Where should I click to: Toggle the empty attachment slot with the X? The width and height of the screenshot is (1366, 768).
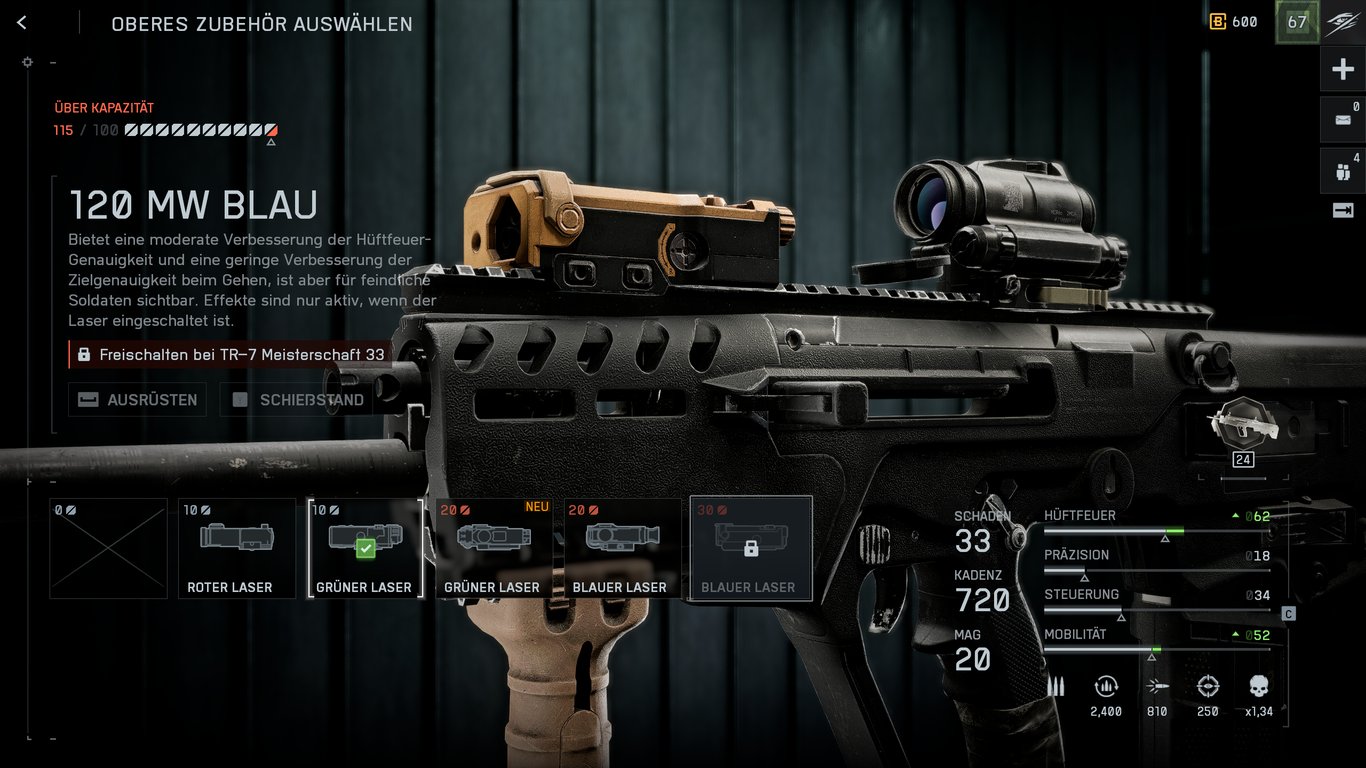108,547
